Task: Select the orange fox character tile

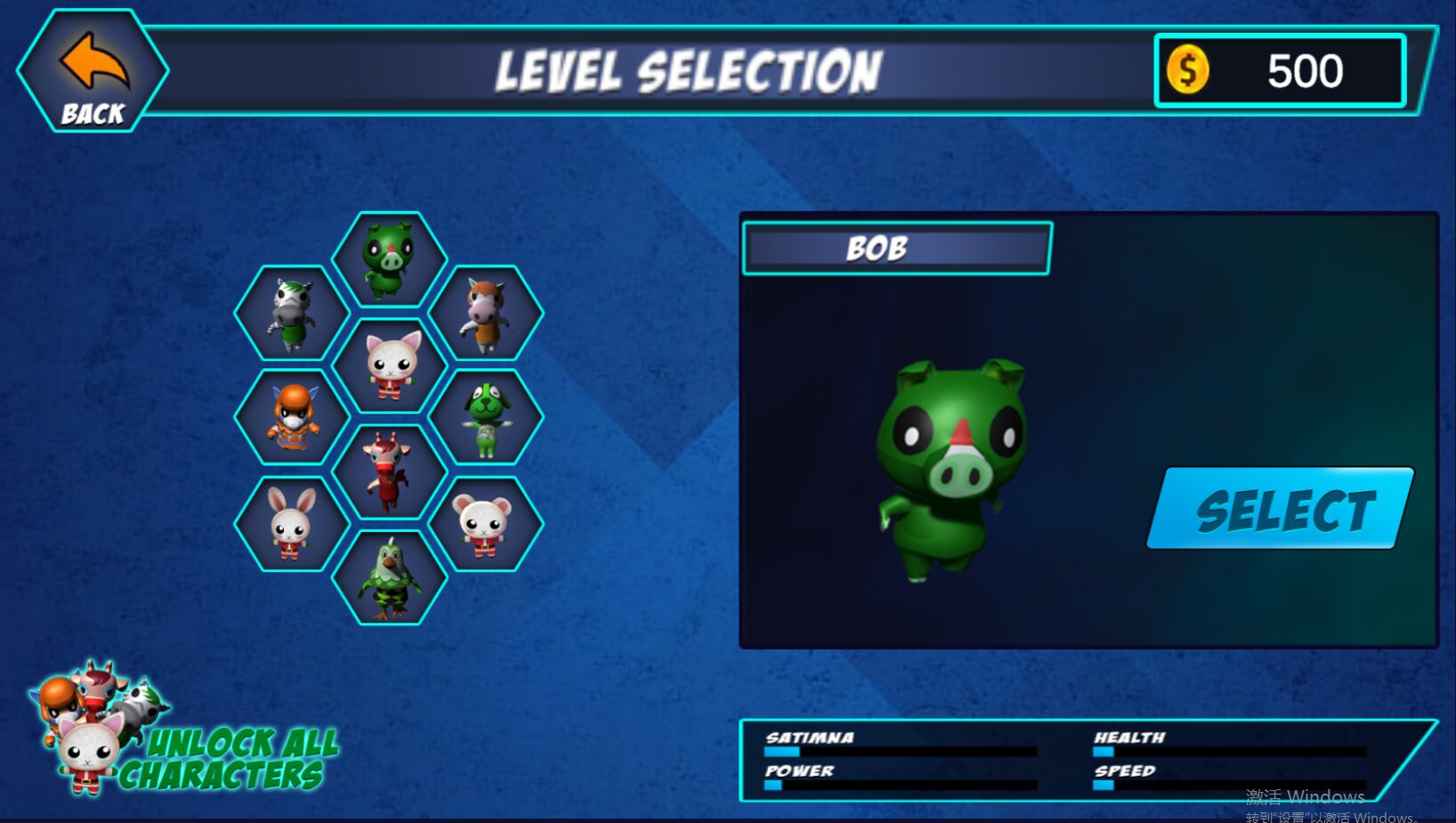Action: [292, 417]
